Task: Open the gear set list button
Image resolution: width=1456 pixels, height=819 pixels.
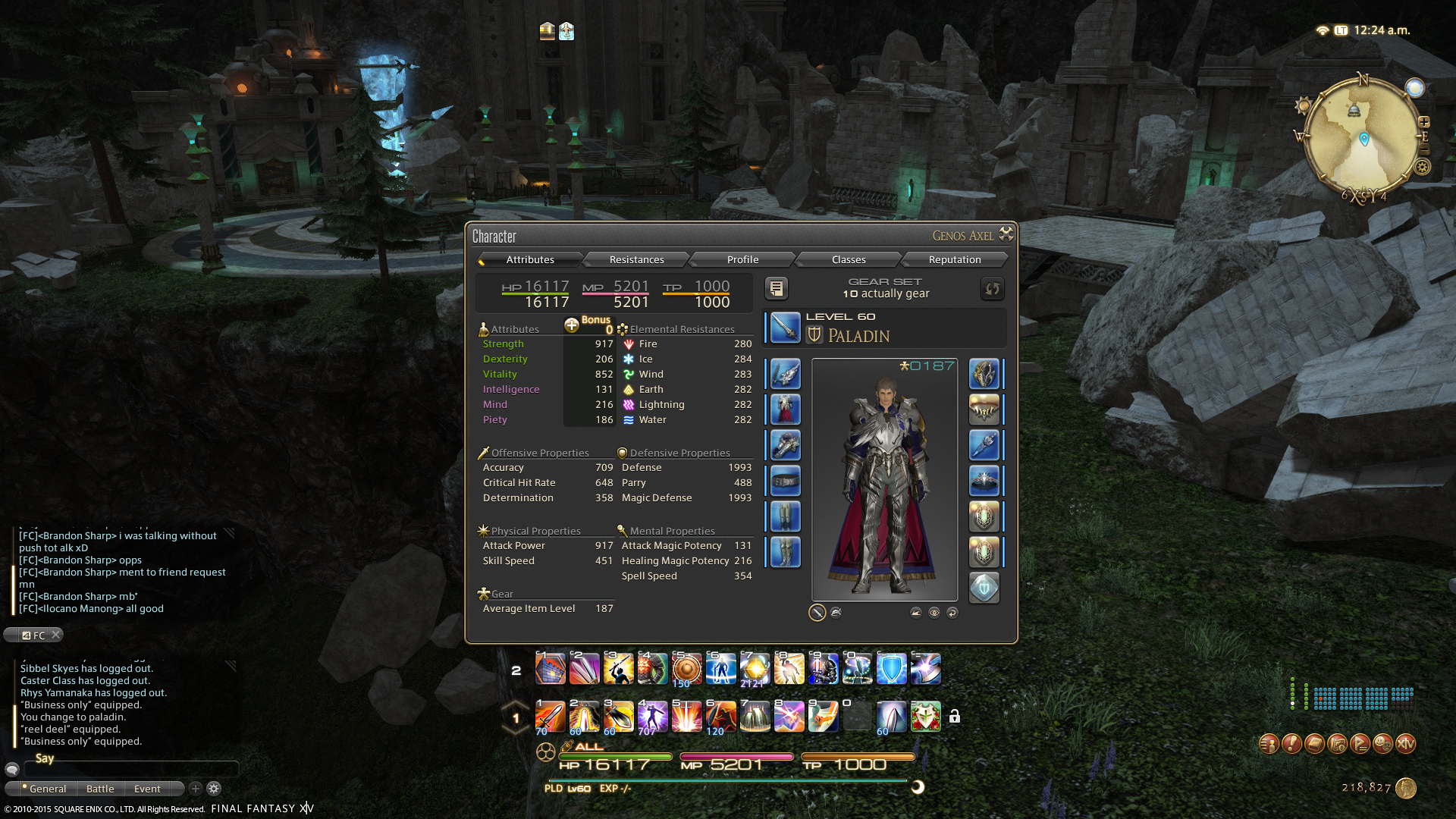Action: [776, 288]
